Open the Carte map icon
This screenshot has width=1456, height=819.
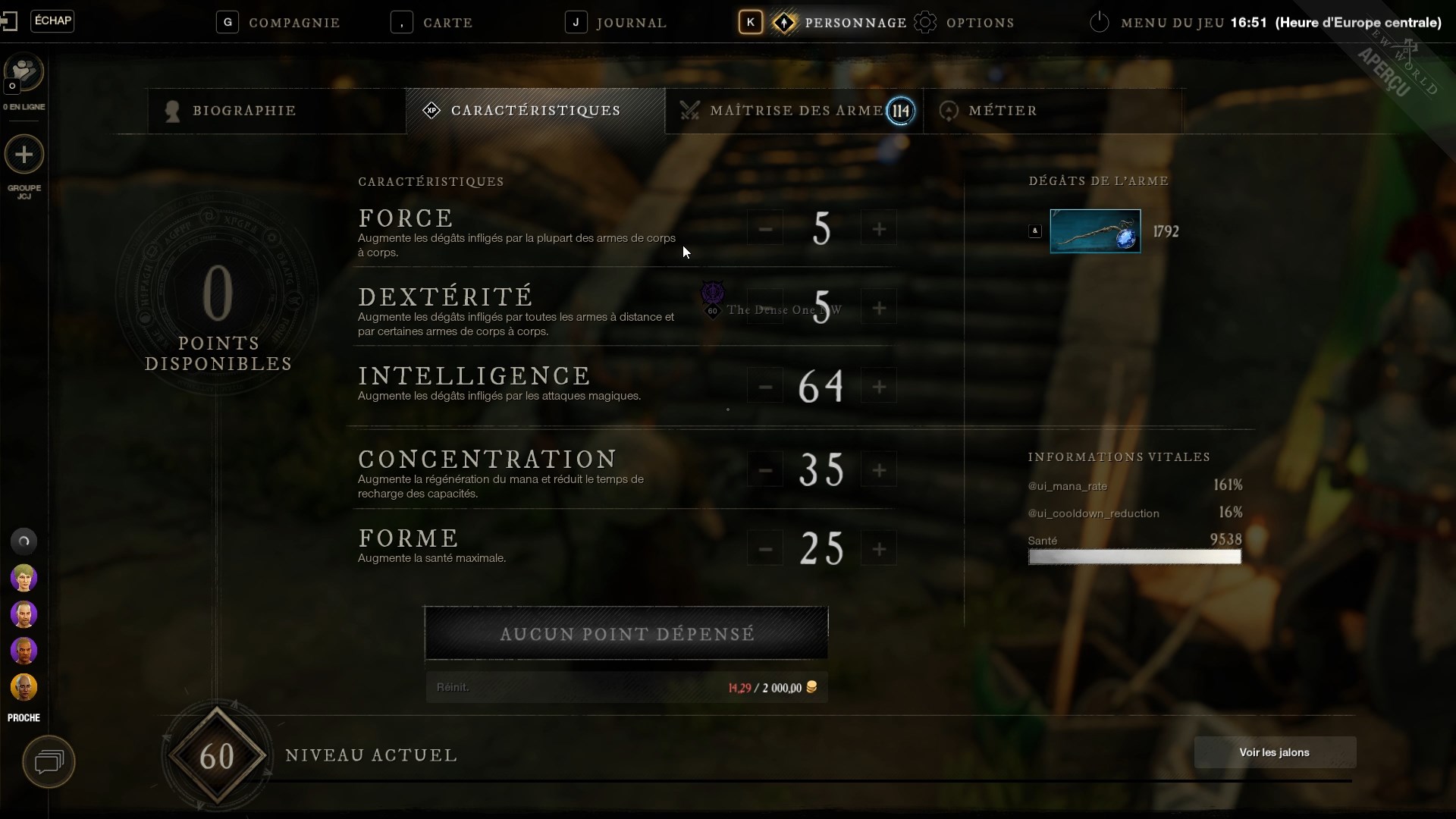pos(402,22)
